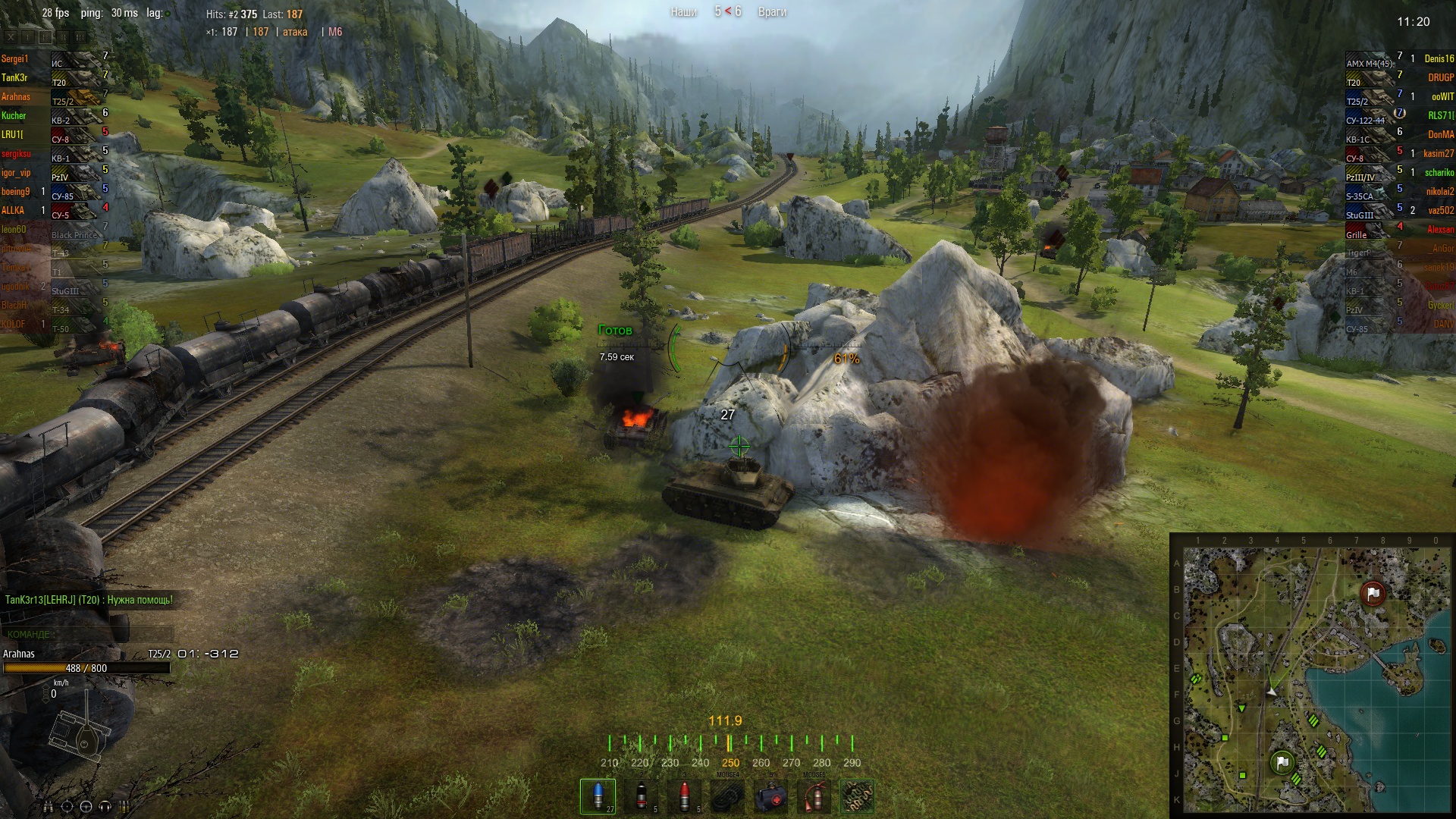Click the binoculars crew icon
The image size is (1456, 819).
click(x=49, y=807)
